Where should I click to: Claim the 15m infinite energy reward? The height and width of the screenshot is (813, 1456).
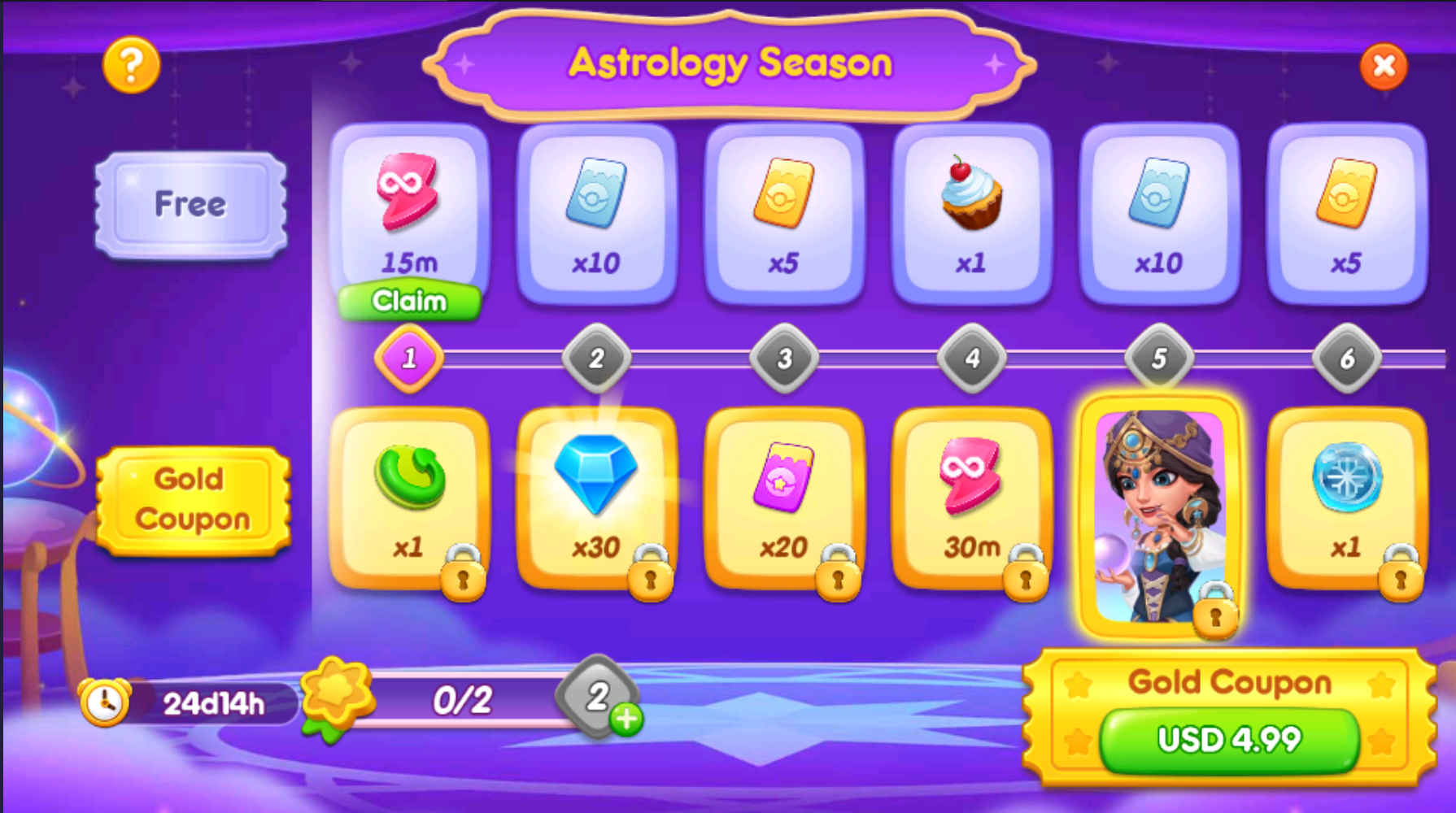(x=409, y=302)
